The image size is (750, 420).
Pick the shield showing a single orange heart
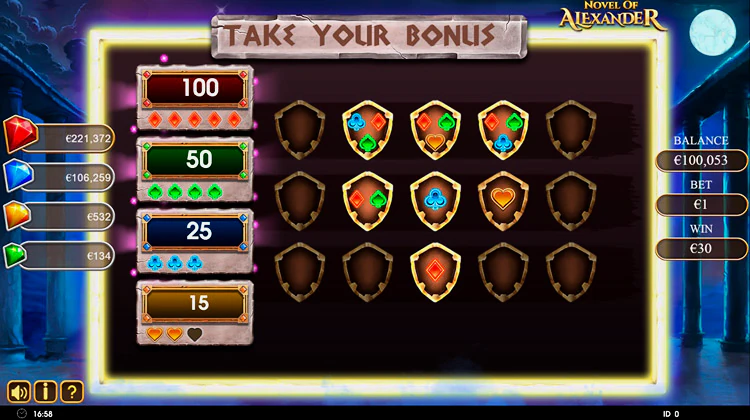[504, 199]
